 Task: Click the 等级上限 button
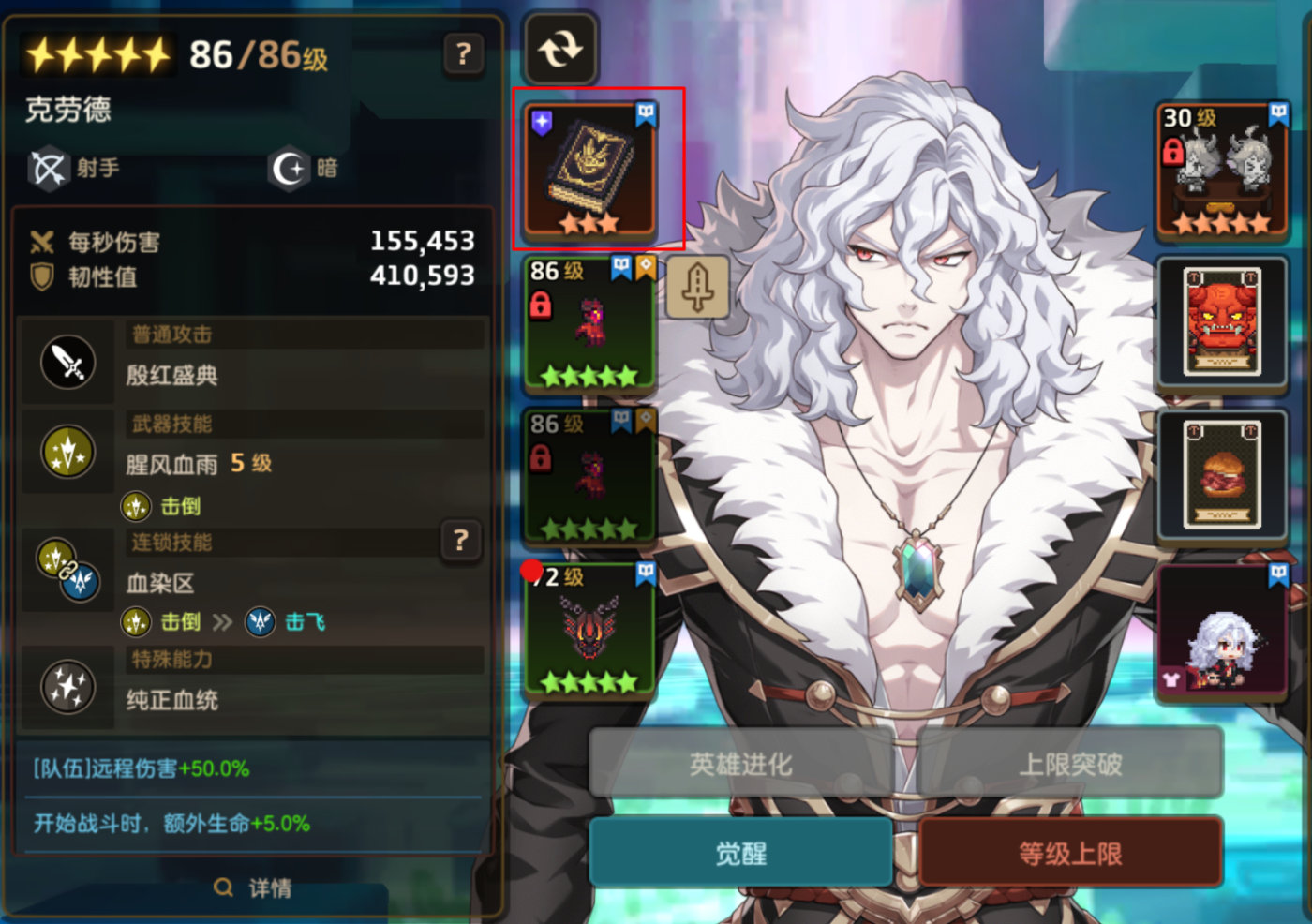[1070, 853]
